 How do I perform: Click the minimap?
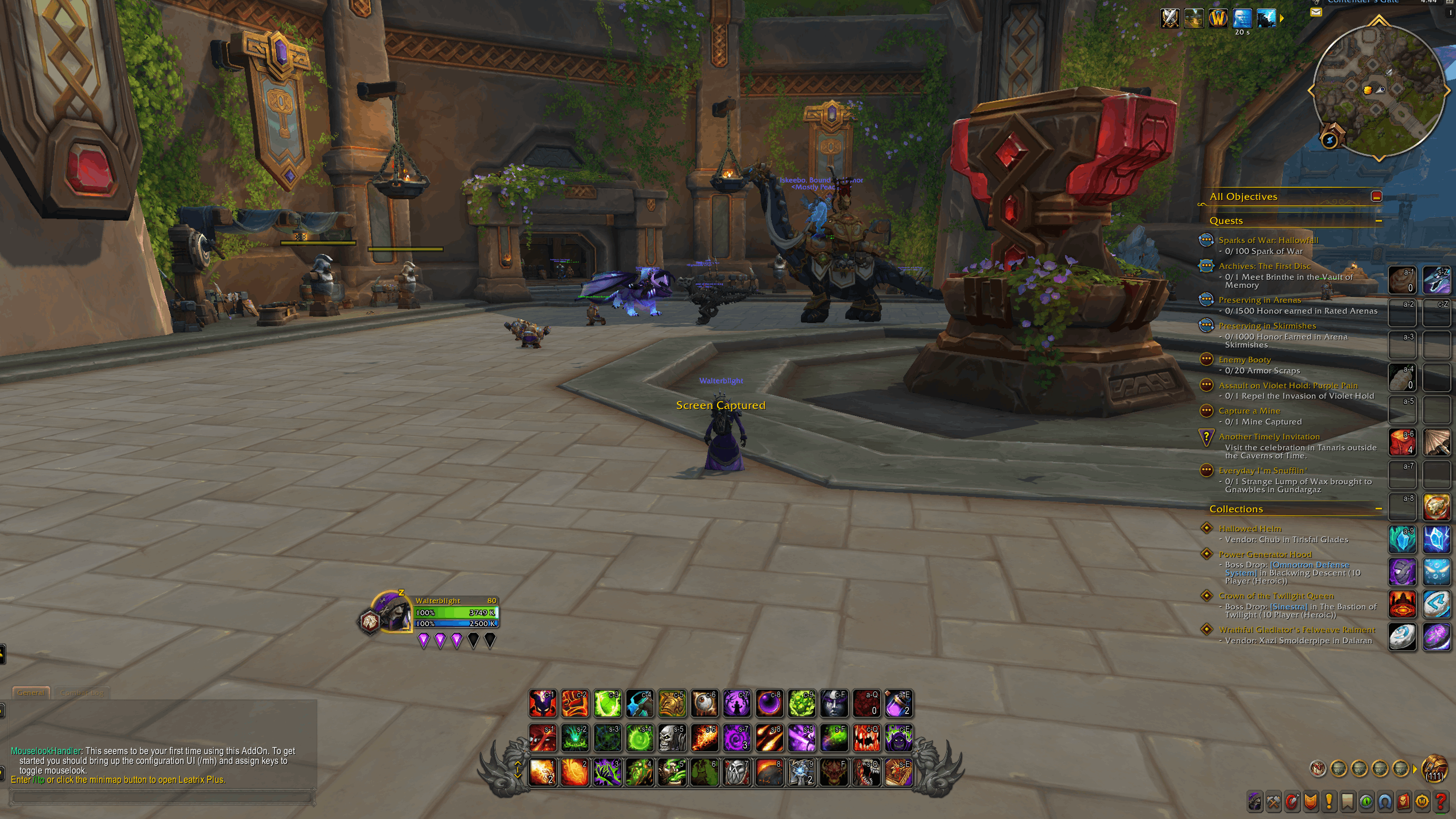coord(1378,91)
